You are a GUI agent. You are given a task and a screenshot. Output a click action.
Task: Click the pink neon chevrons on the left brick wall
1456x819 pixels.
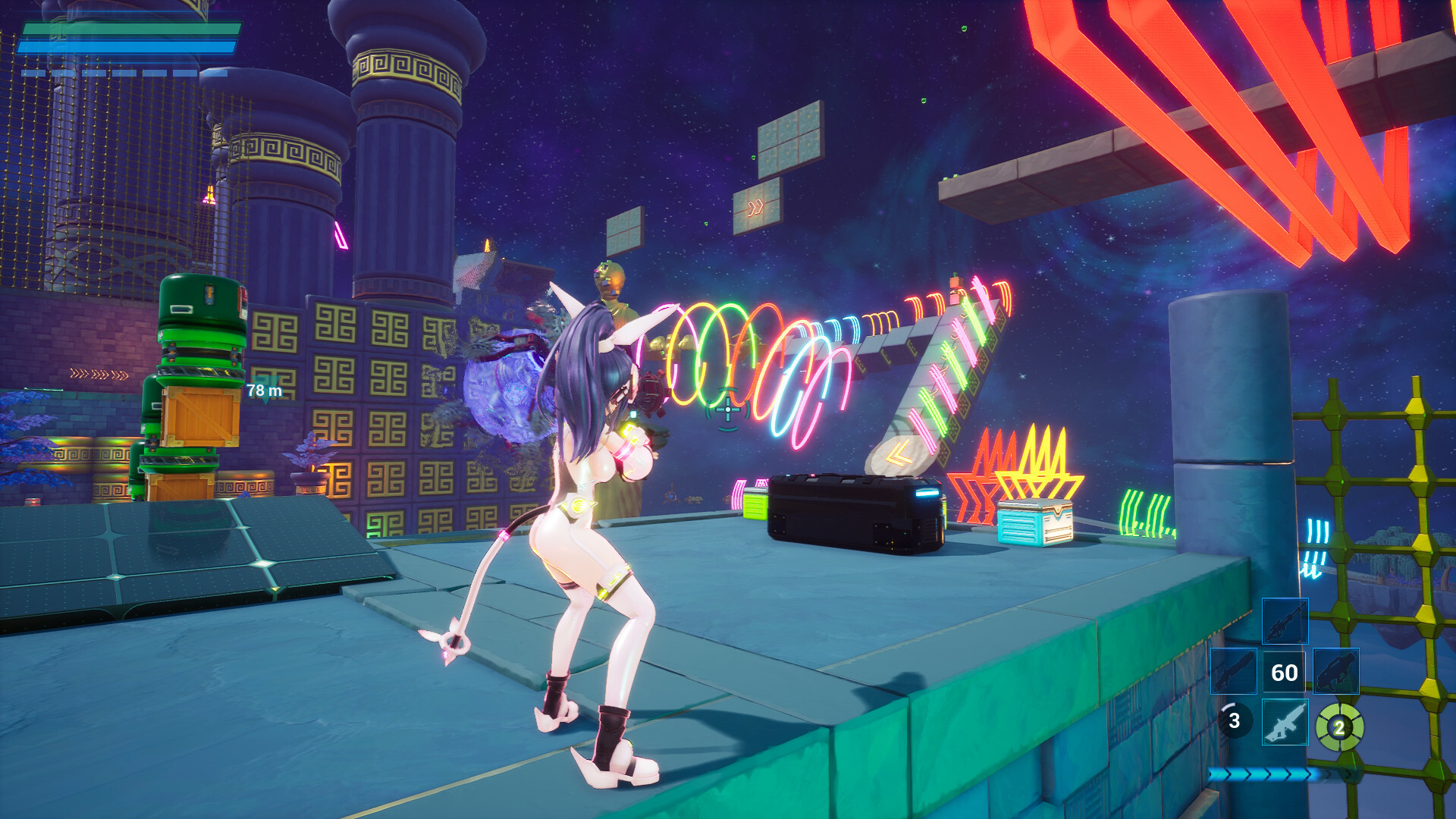86,373
